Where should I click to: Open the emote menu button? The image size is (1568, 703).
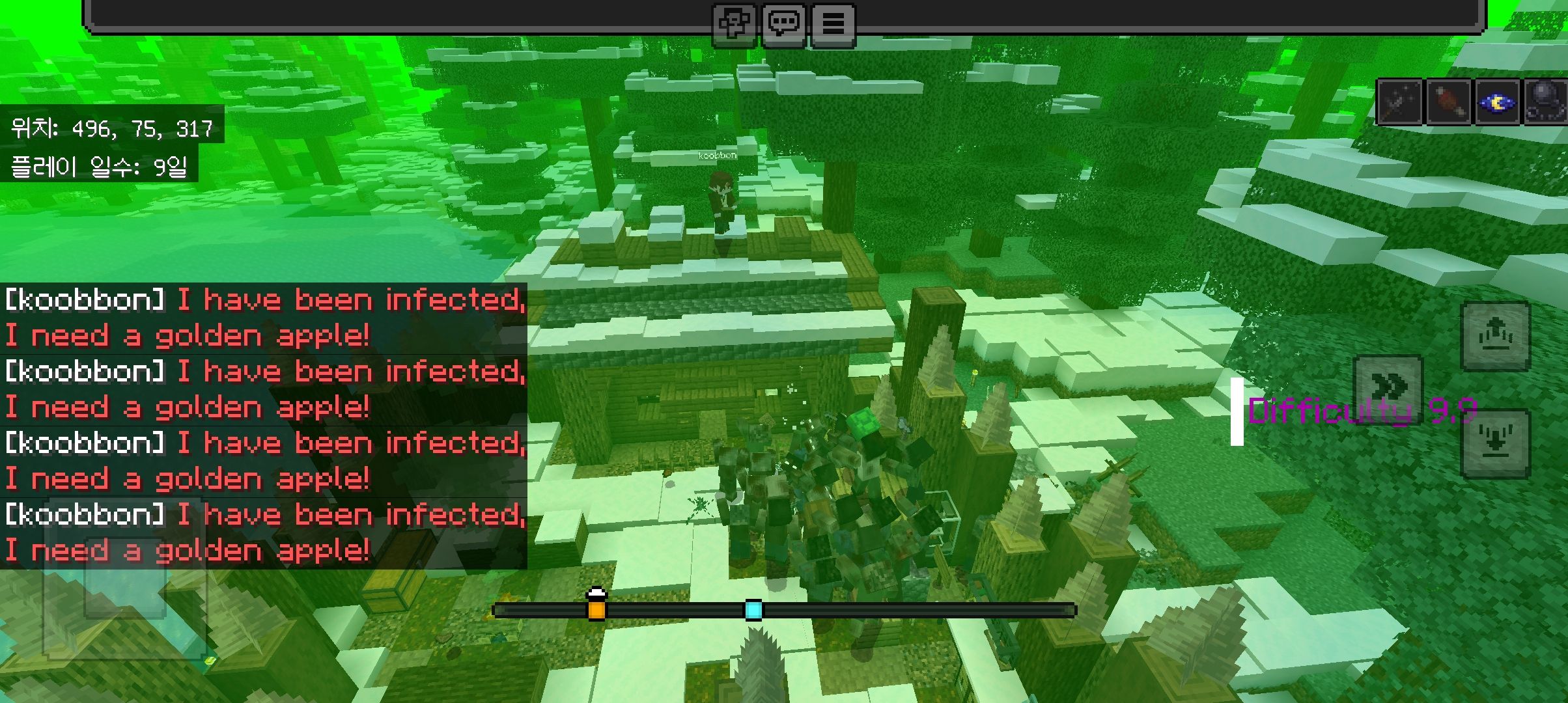point(735,25)
